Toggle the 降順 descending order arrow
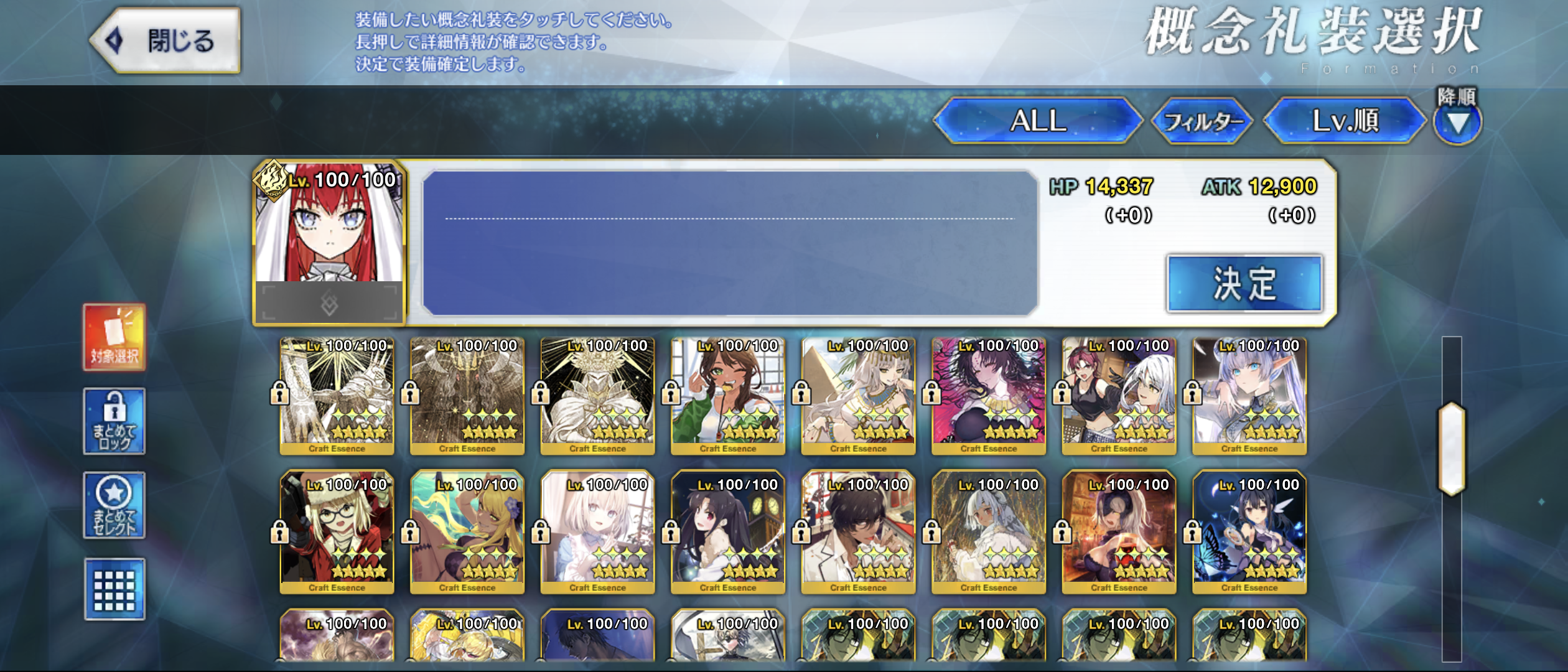The image size is (1568, 672). click(1457, 122)
